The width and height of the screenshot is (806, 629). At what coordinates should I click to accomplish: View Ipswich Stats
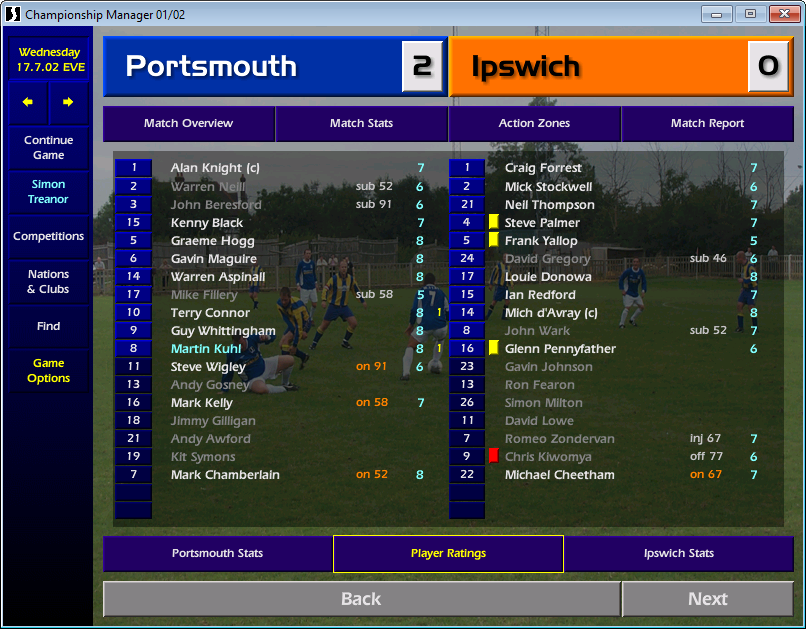(x=679, y=553)
